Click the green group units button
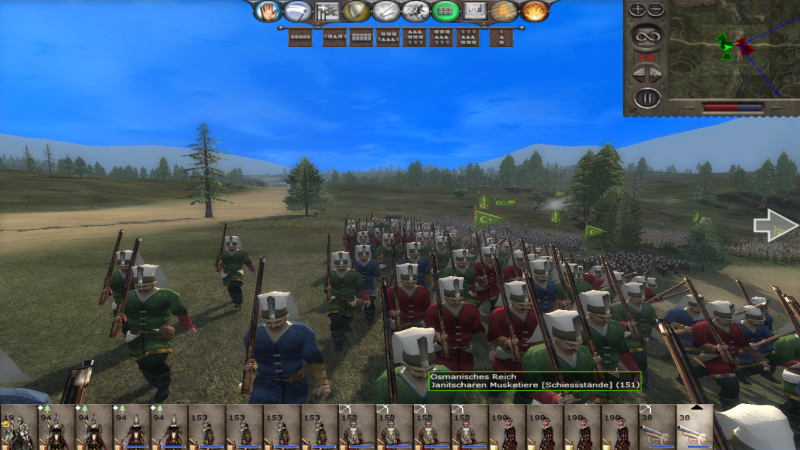The height and width of the screenshot is (450, 800). [x=447, y=11]
